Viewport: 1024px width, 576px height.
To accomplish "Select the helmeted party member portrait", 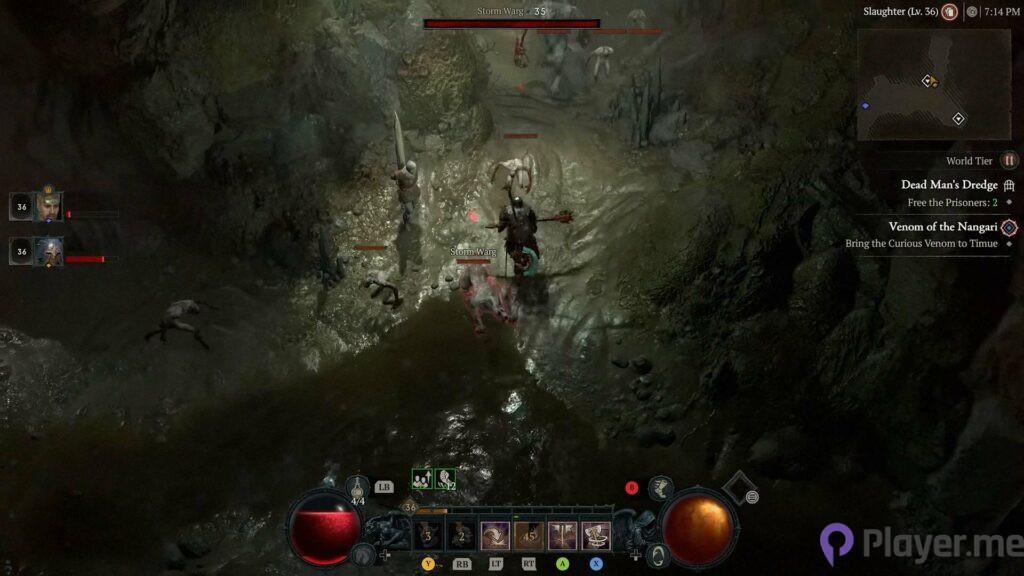I will pos(49,251).
